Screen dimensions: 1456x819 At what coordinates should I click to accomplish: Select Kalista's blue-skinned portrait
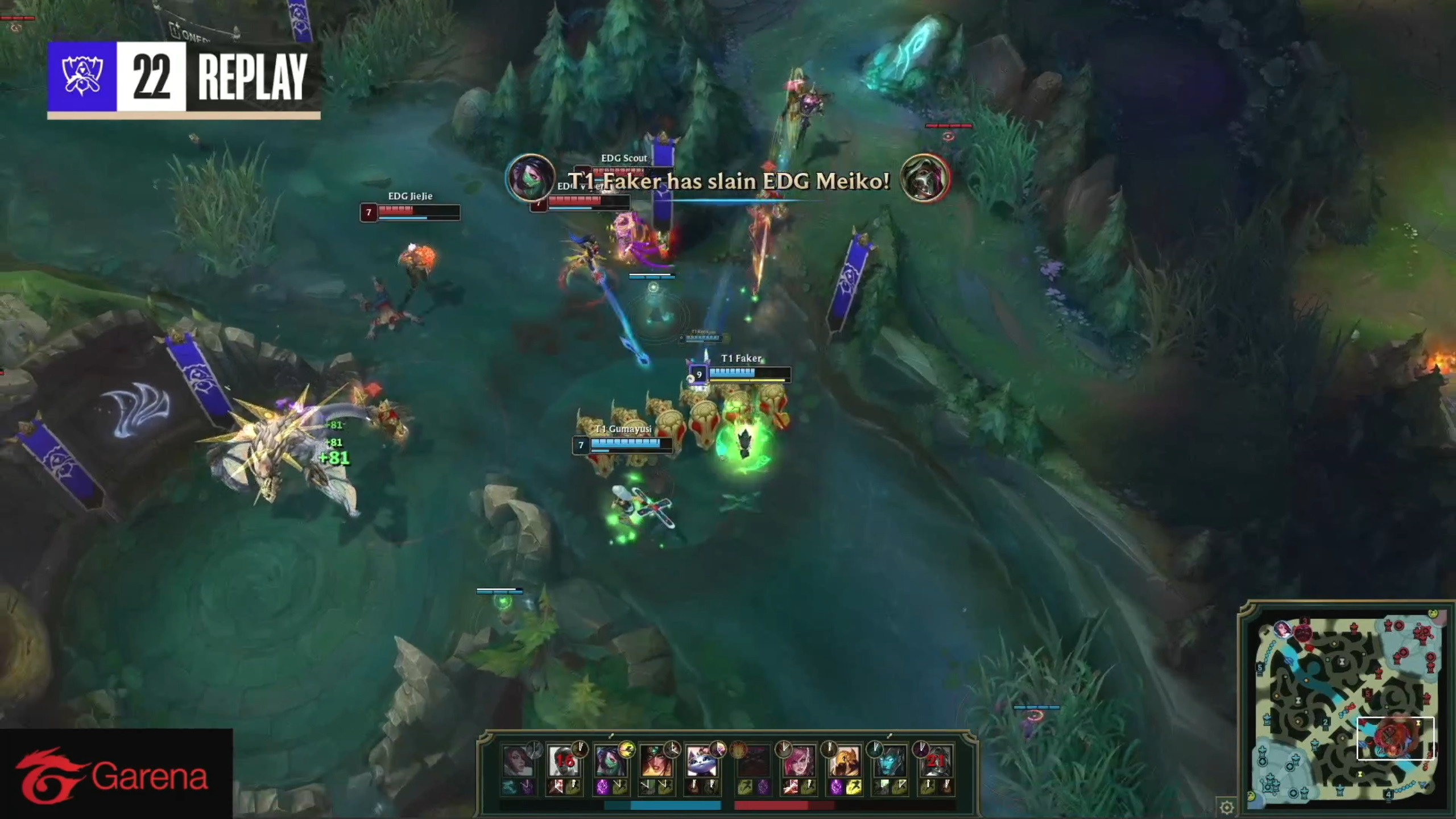[x=890, y=761]
